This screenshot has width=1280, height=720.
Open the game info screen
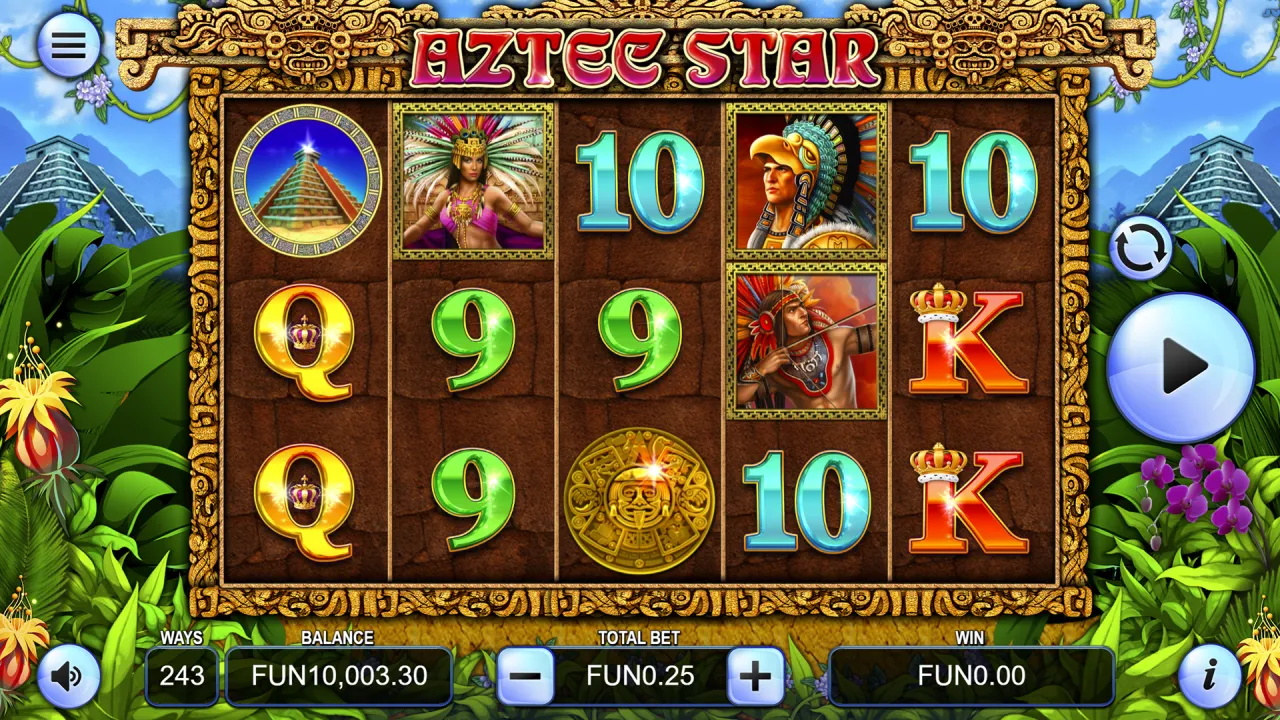[x=1212, y=676]
